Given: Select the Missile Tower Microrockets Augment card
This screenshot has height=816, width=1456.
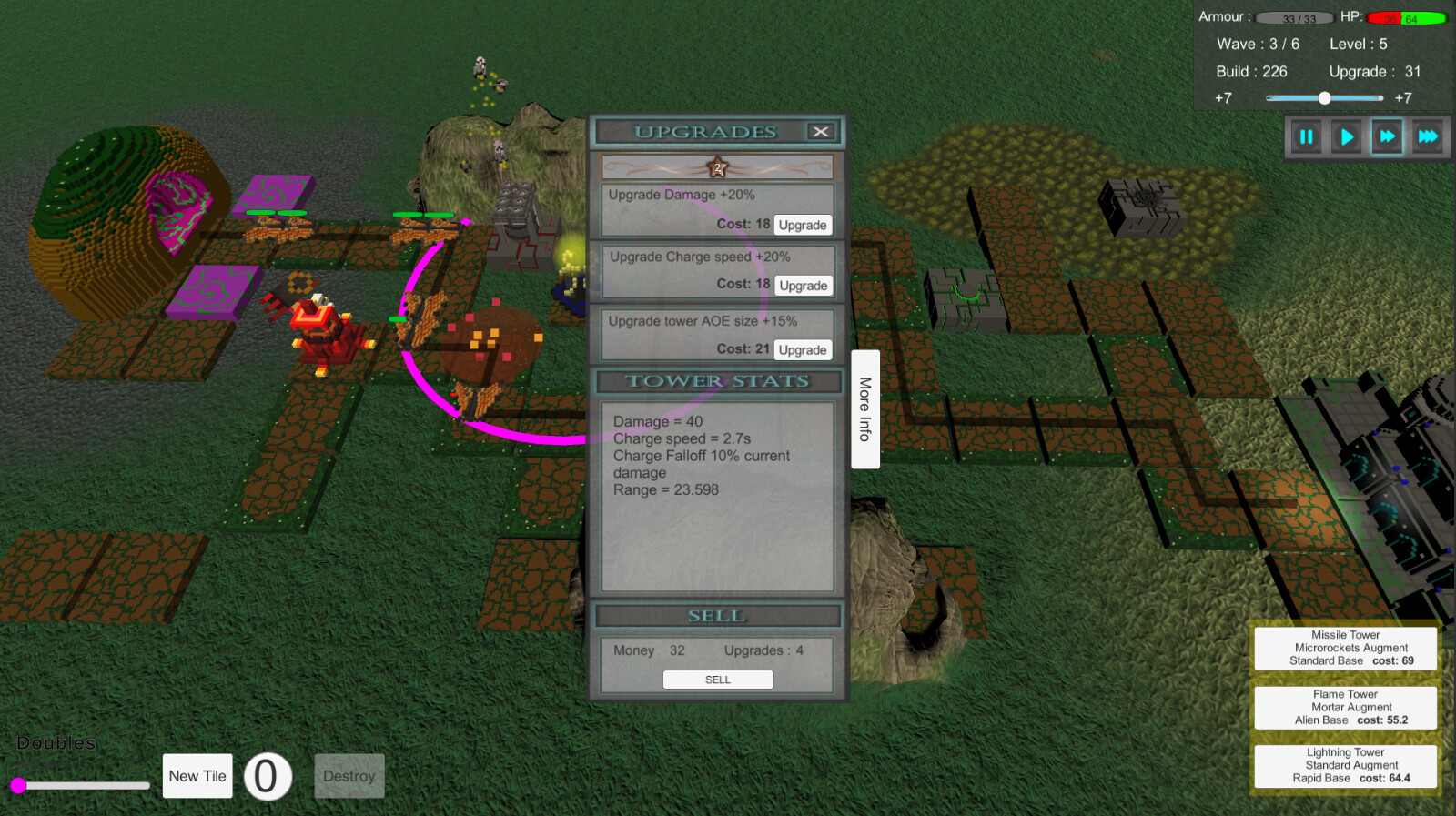Looking at the screenshot, I should 1345,648.
